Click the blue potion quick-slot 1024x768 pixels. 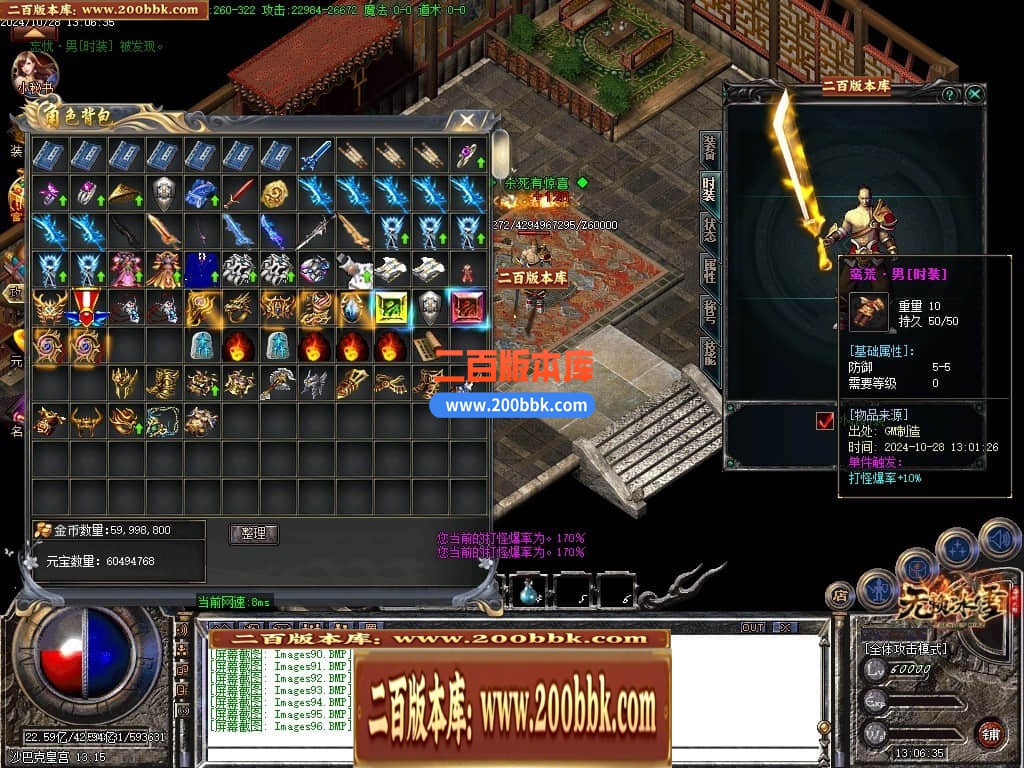[x=528, y=592]
